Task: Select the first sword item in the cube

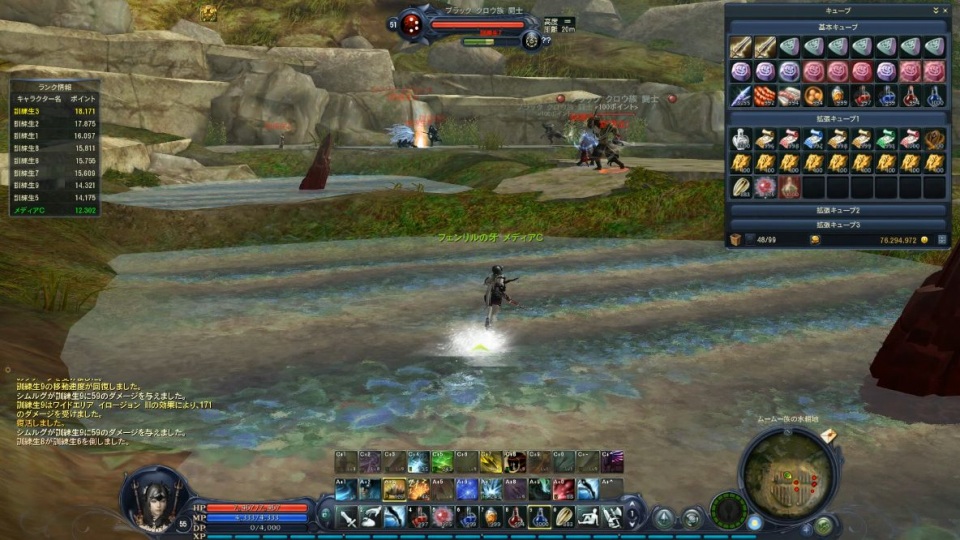Action: [x=740, y=47]
